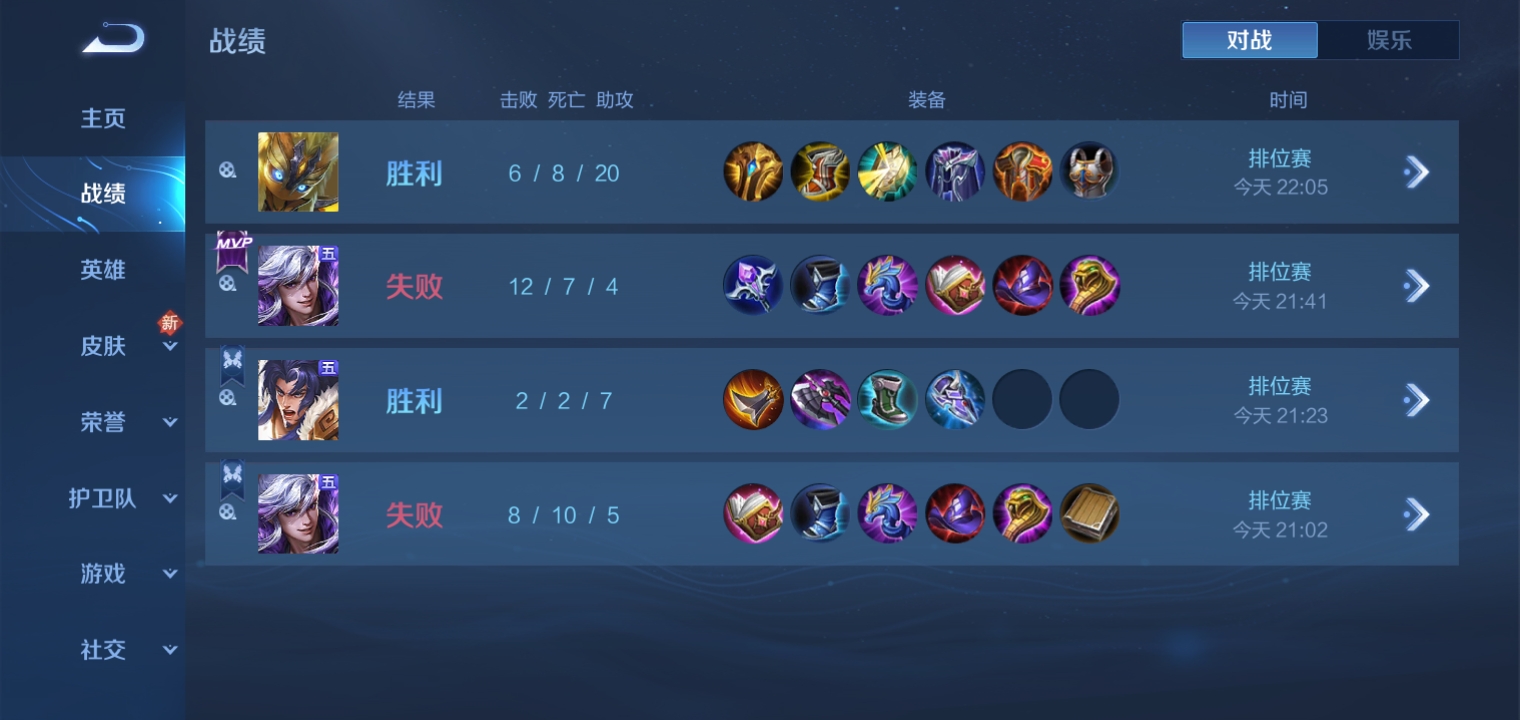Image resolution: width=1520 pixels, height=720 pixels.
Task: Go to 主页 from the sidebar
Action: [103, 118]
